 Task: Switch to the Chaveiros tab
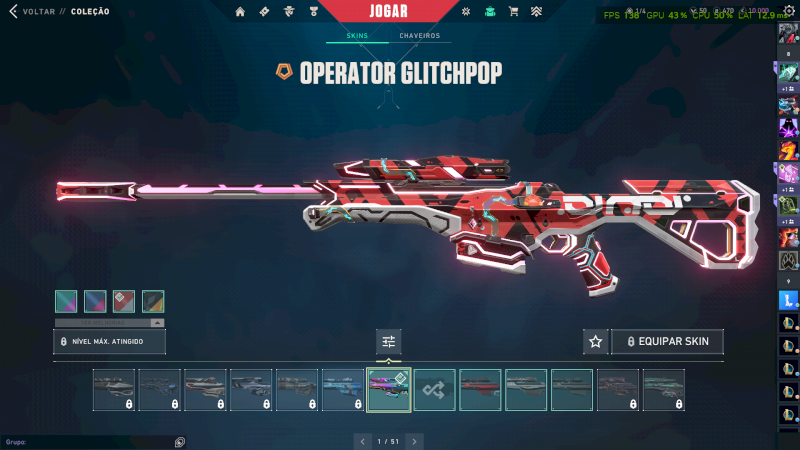coord(419,36)
